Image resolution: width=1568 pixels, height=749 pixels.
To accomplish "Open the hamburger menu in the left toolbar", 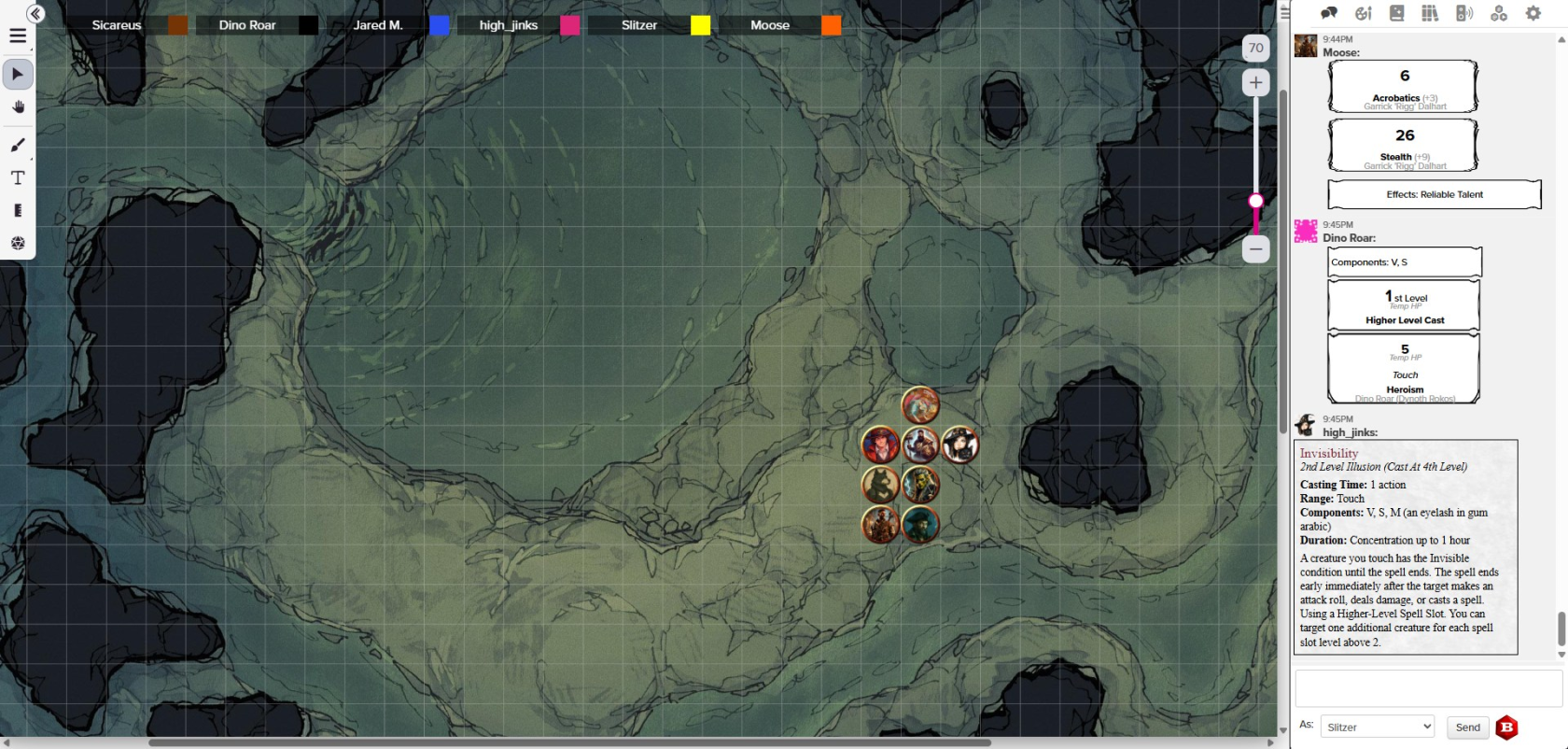I will [18, 36].
